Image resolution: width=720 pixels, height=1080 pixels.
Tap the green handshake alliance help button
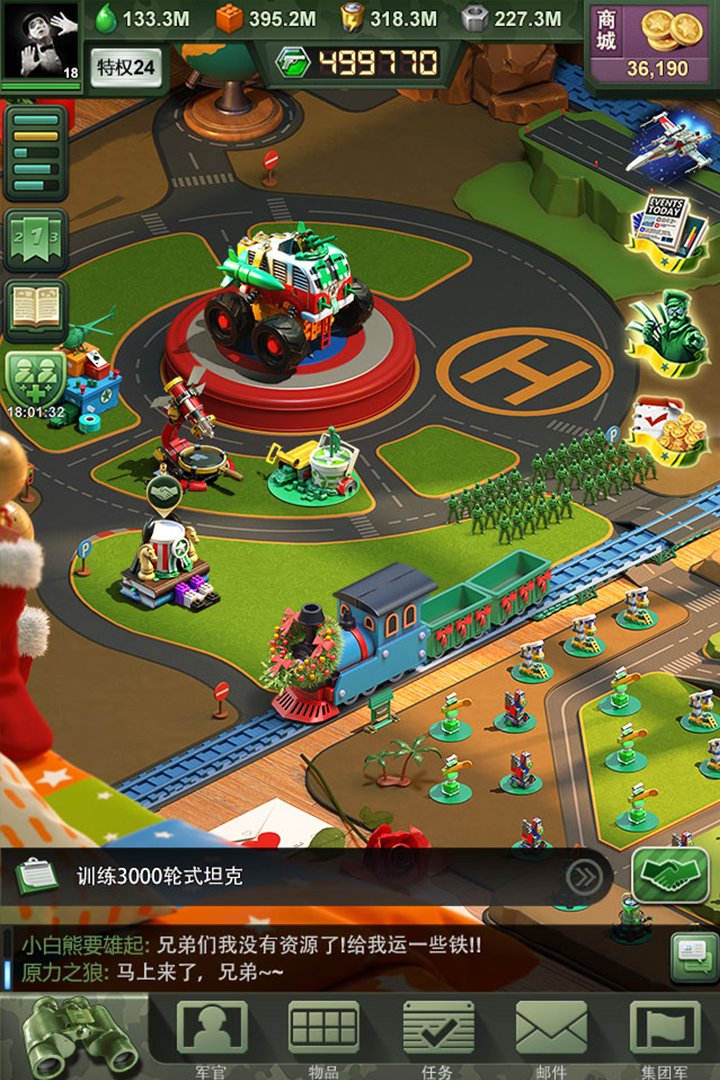coord(671,875)
